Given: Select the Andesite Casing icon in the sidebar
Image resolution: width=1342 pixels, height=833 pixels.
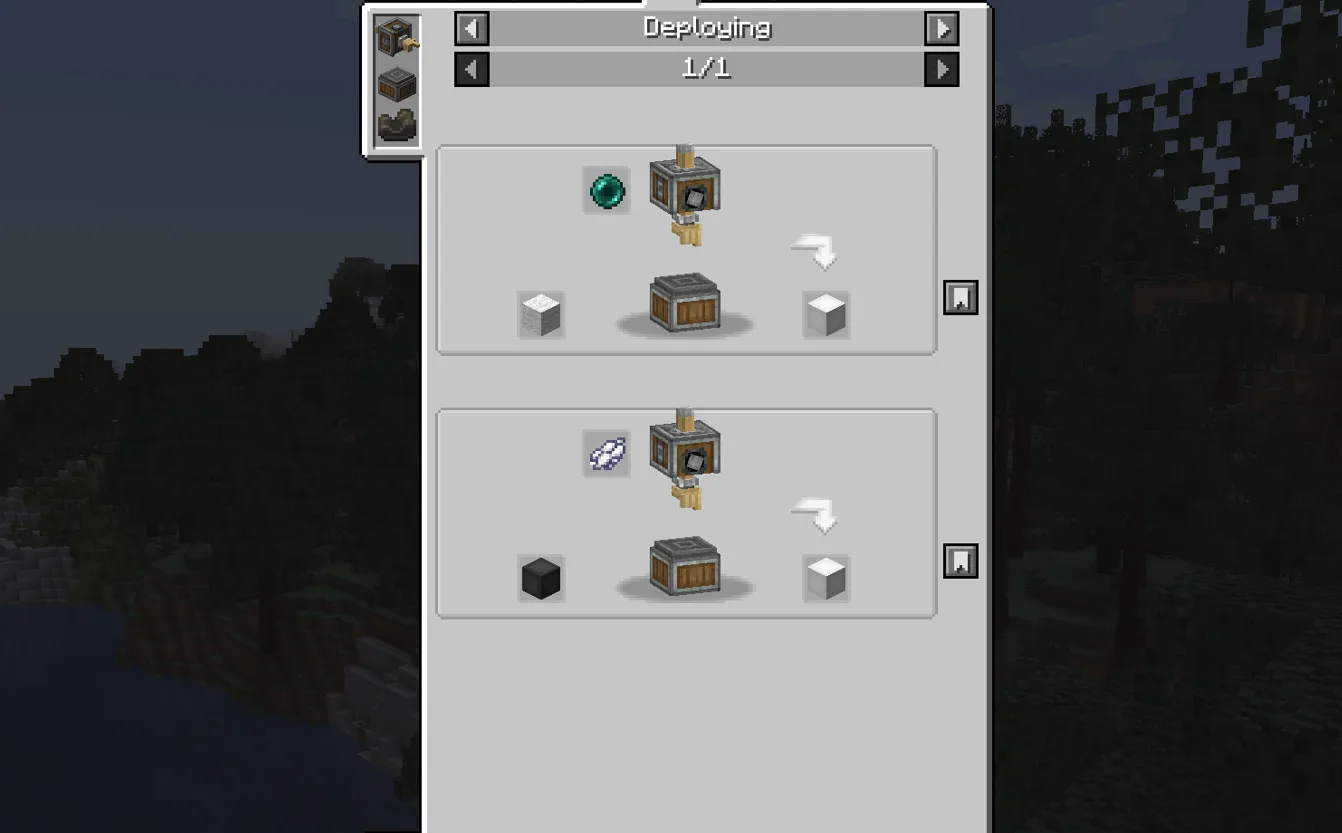Looking at the screenshot, I should pos(396,83).
